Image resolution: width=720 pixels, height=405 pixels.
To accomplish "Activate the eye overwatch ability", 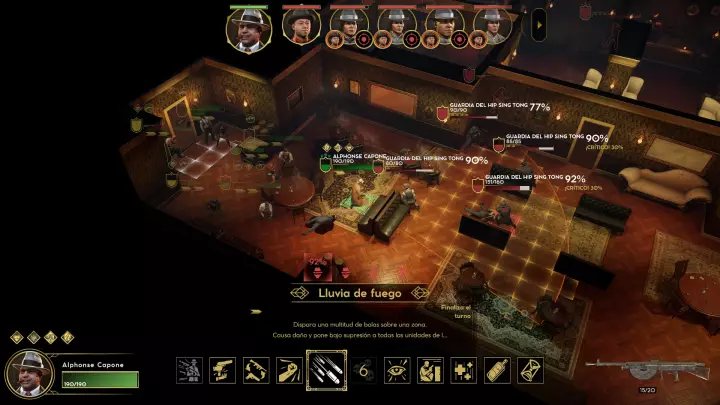I will (397, 370).
